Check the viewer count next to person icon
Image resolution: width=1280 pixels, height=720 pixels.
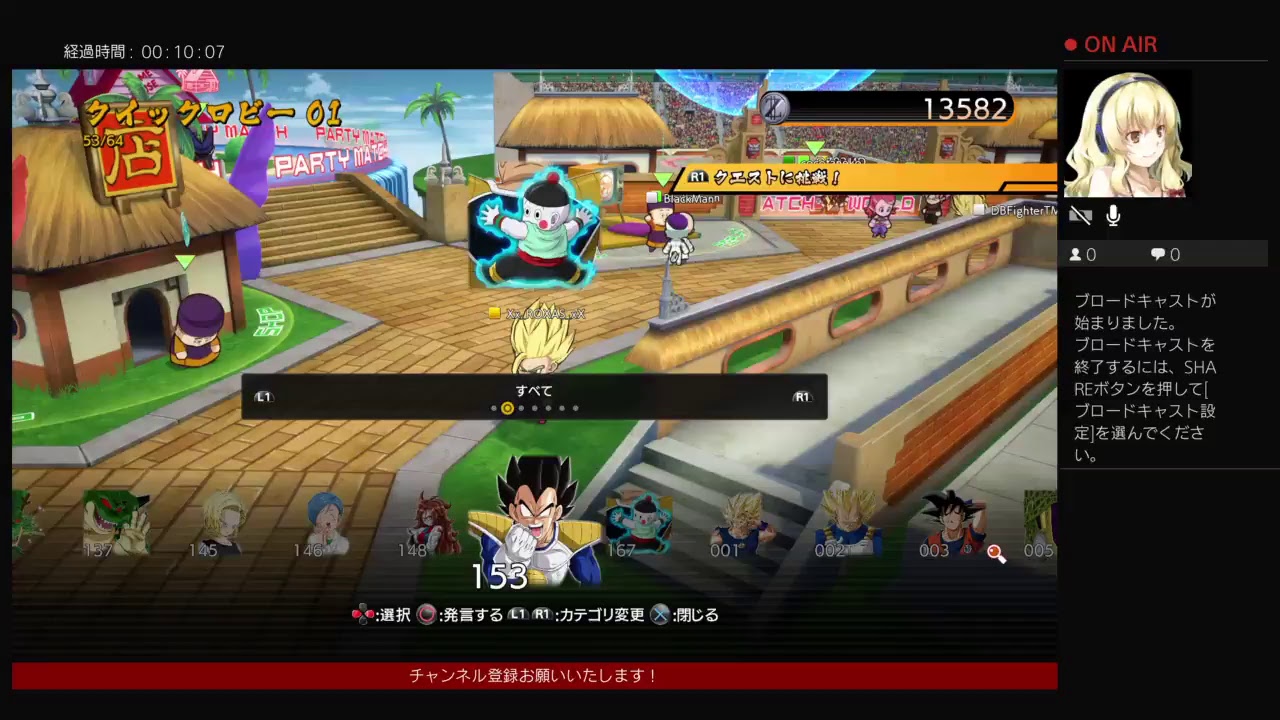pyautogui.click(x=1083, y=254)
